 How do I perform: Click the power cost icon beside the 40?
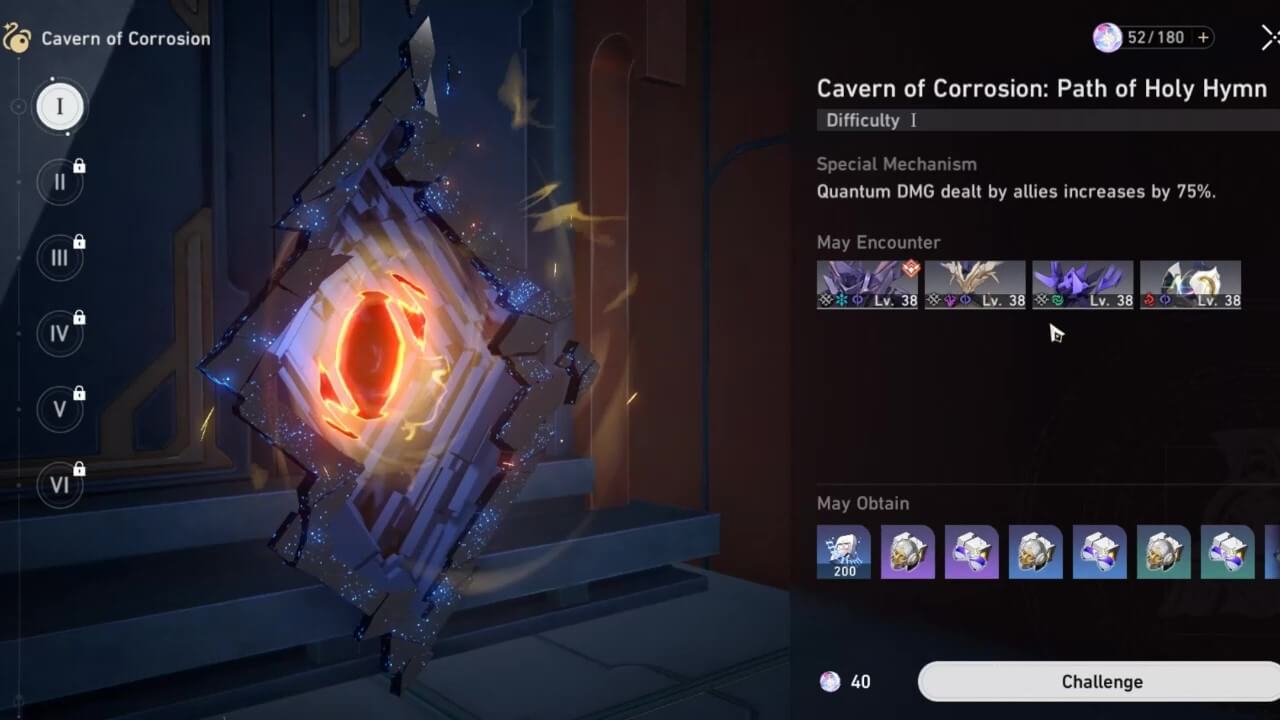tap(830, 681)
